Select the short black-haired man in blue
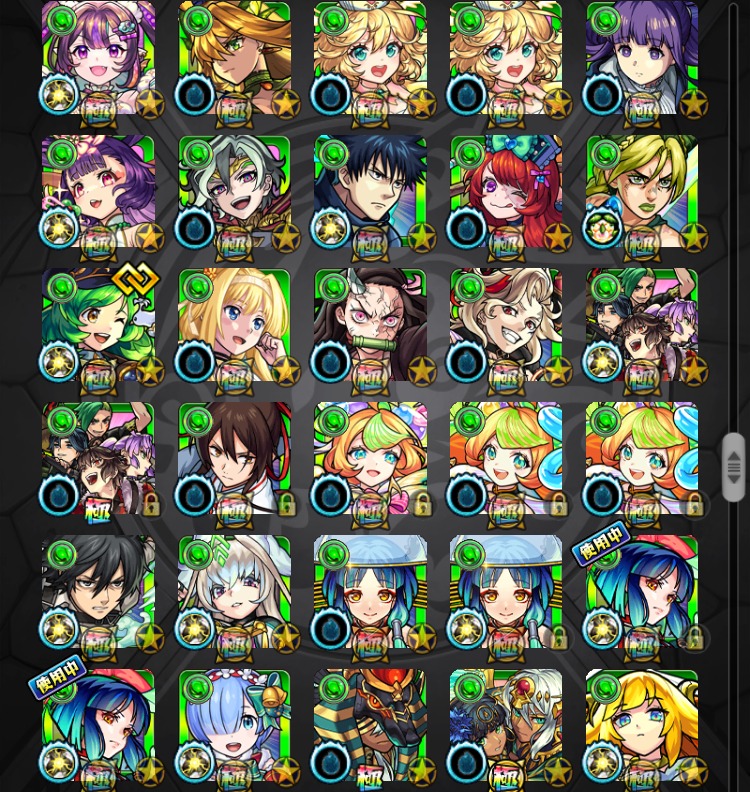The image size is (750, 792). [370, 190]
